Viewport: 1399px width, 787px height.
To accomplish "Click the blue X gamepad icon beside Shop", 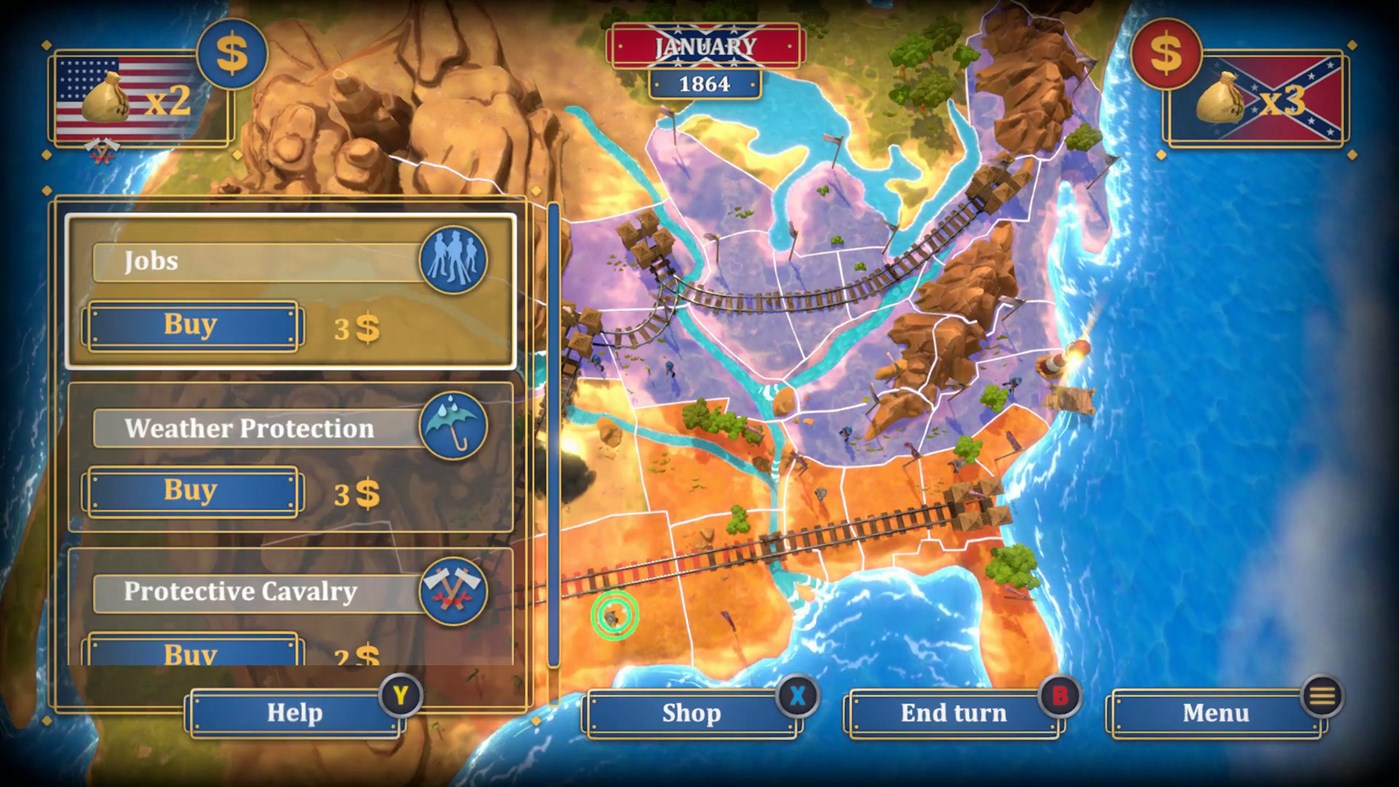I will pyautogui.click(x=798, y=698).
